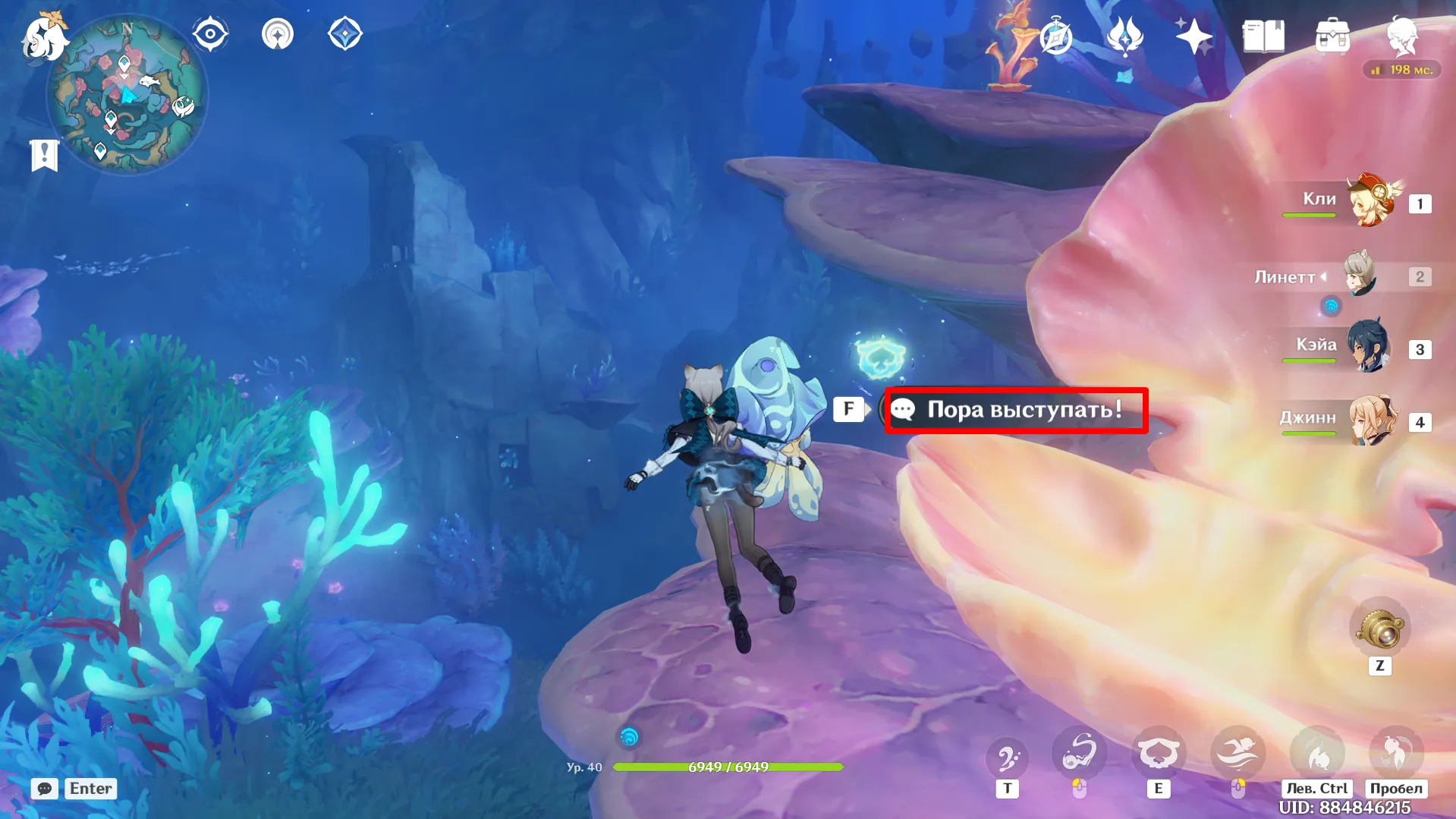
Task: Open the battle pass winged icon
Action: pos(1124,36)
